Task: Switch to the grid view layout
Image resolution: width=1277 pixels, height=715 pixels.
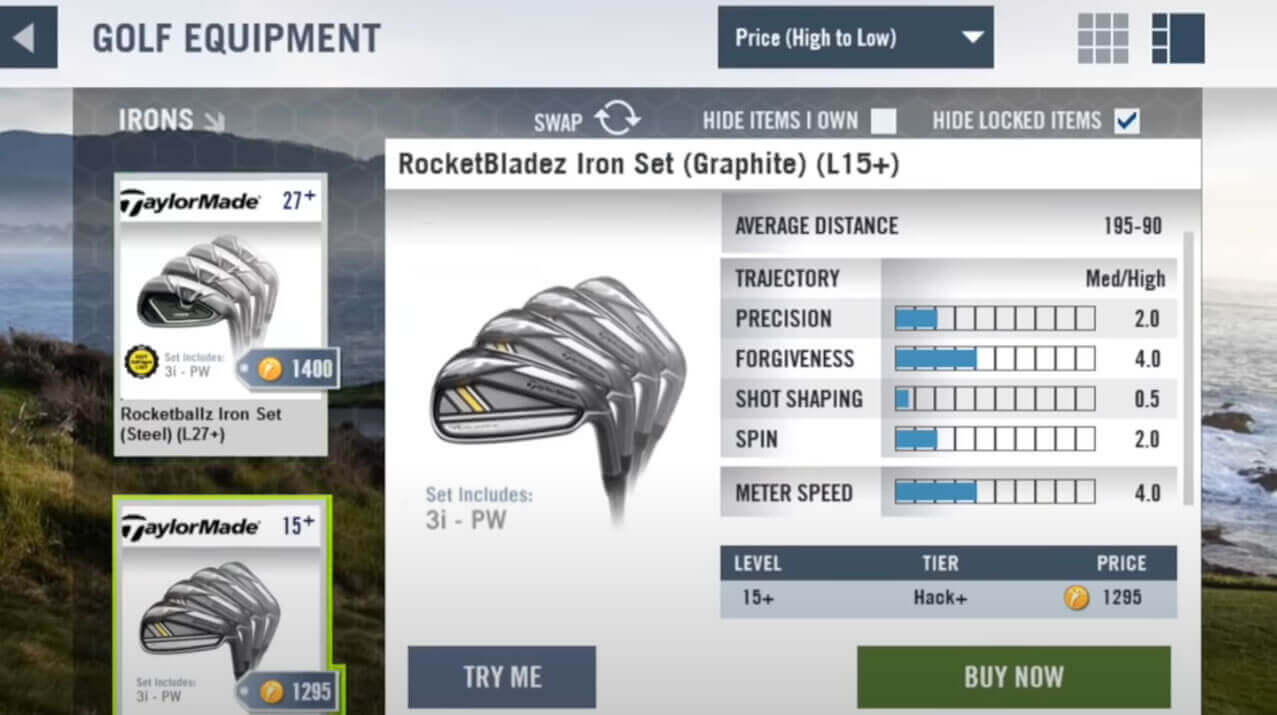Action: click(x=1102, y=39)
